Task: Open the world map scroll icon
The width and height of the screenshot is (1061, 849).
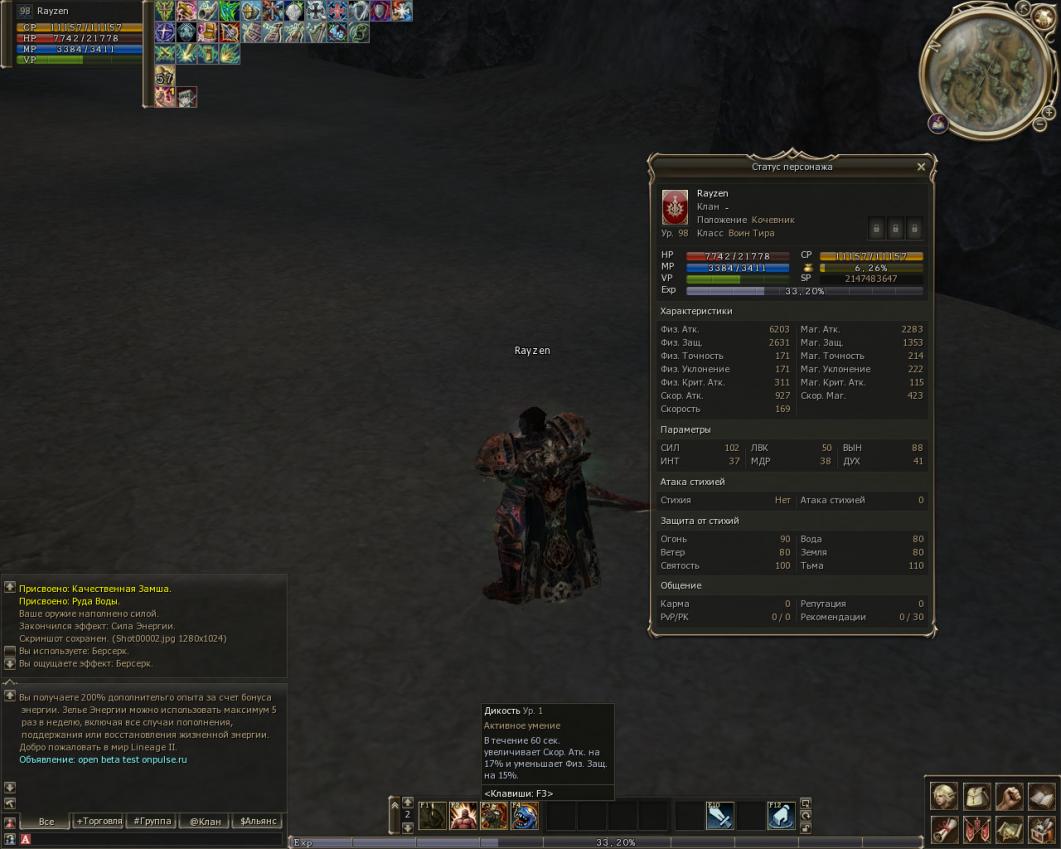Action: (1008, 829)
